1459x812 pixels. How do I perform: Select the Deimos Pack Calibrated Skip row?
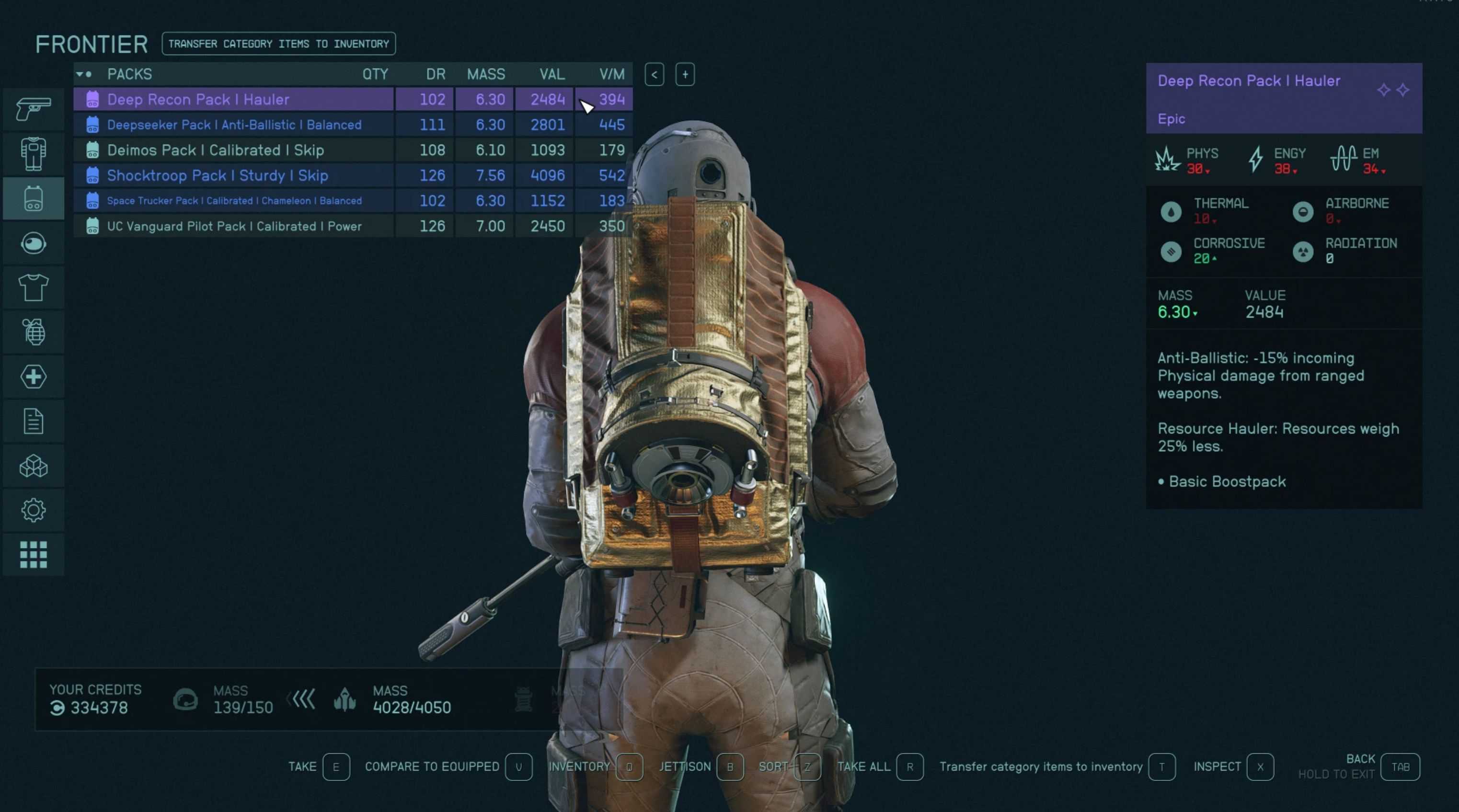[233, 150]
